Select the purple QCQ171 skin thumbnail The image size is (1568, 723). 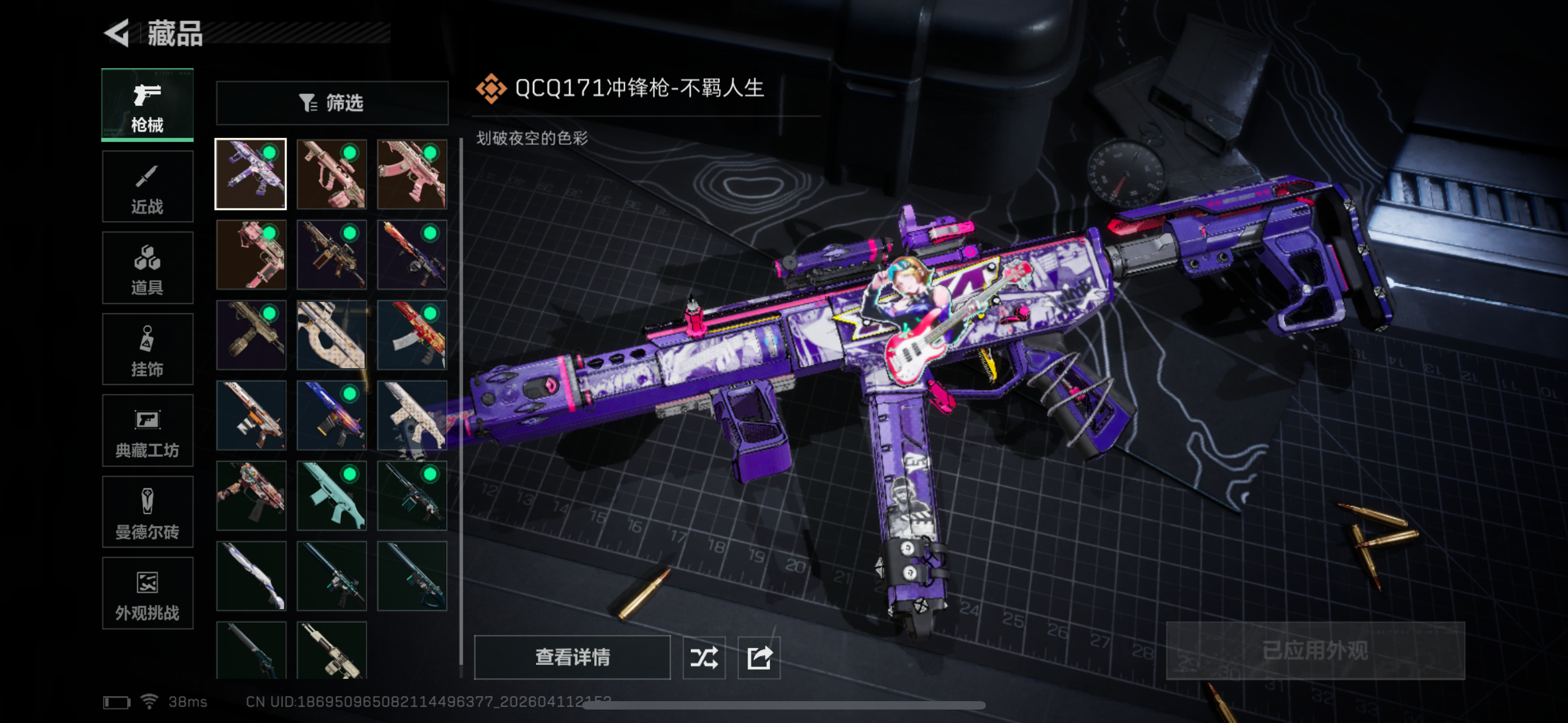251,174
